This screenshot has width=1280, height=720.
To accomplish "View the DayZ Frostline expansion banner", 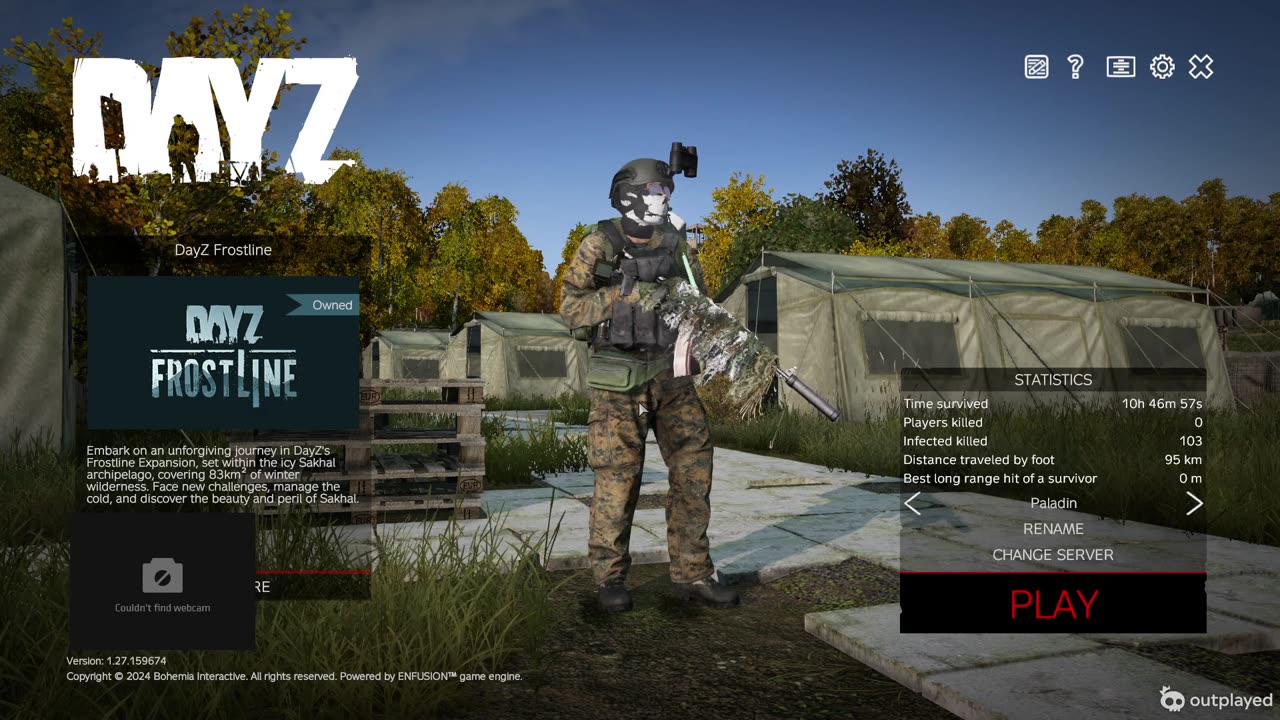I will [x=223, y=354].
